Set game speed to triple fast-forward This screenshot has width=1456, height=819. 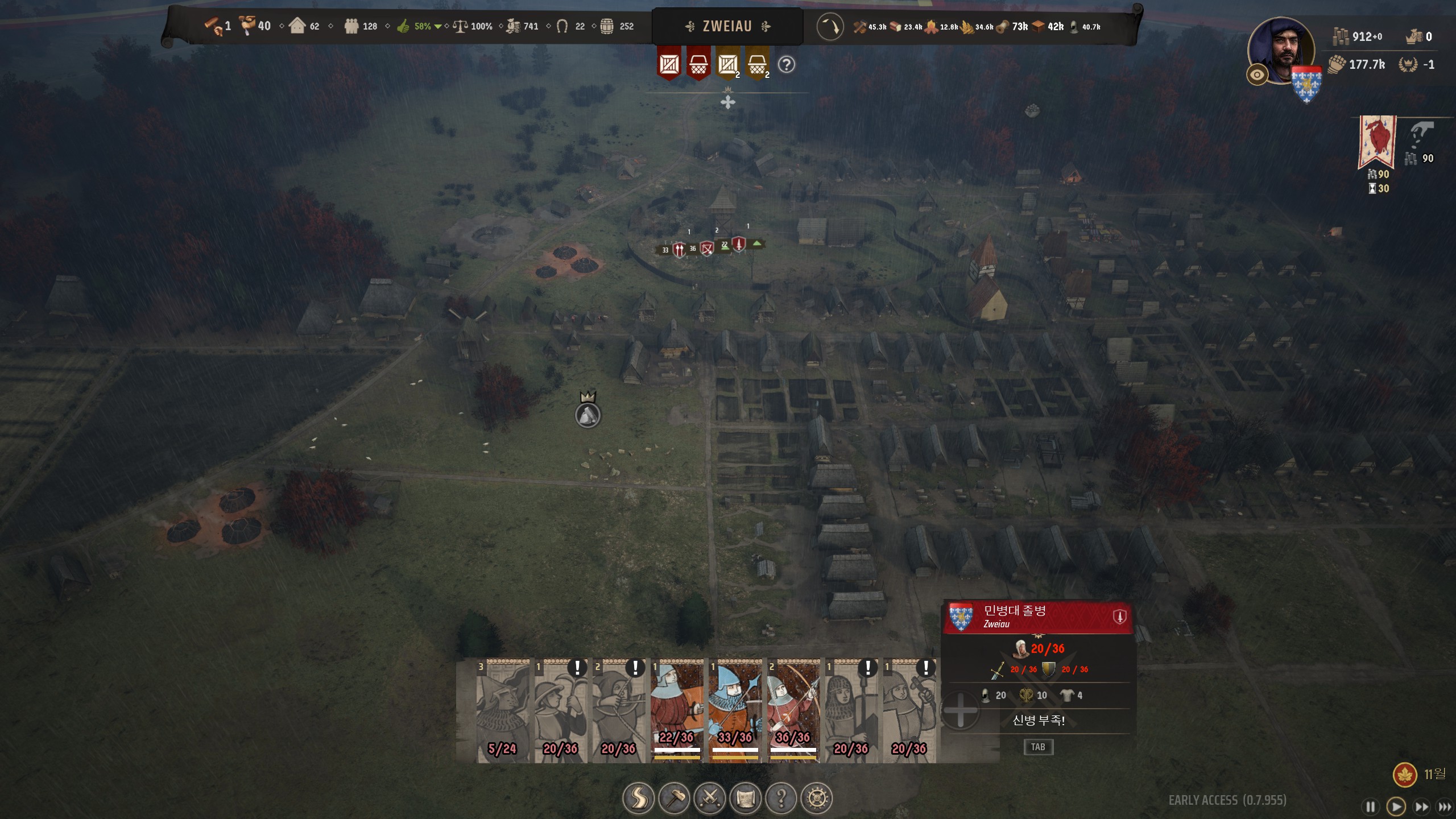point(1444,806)
